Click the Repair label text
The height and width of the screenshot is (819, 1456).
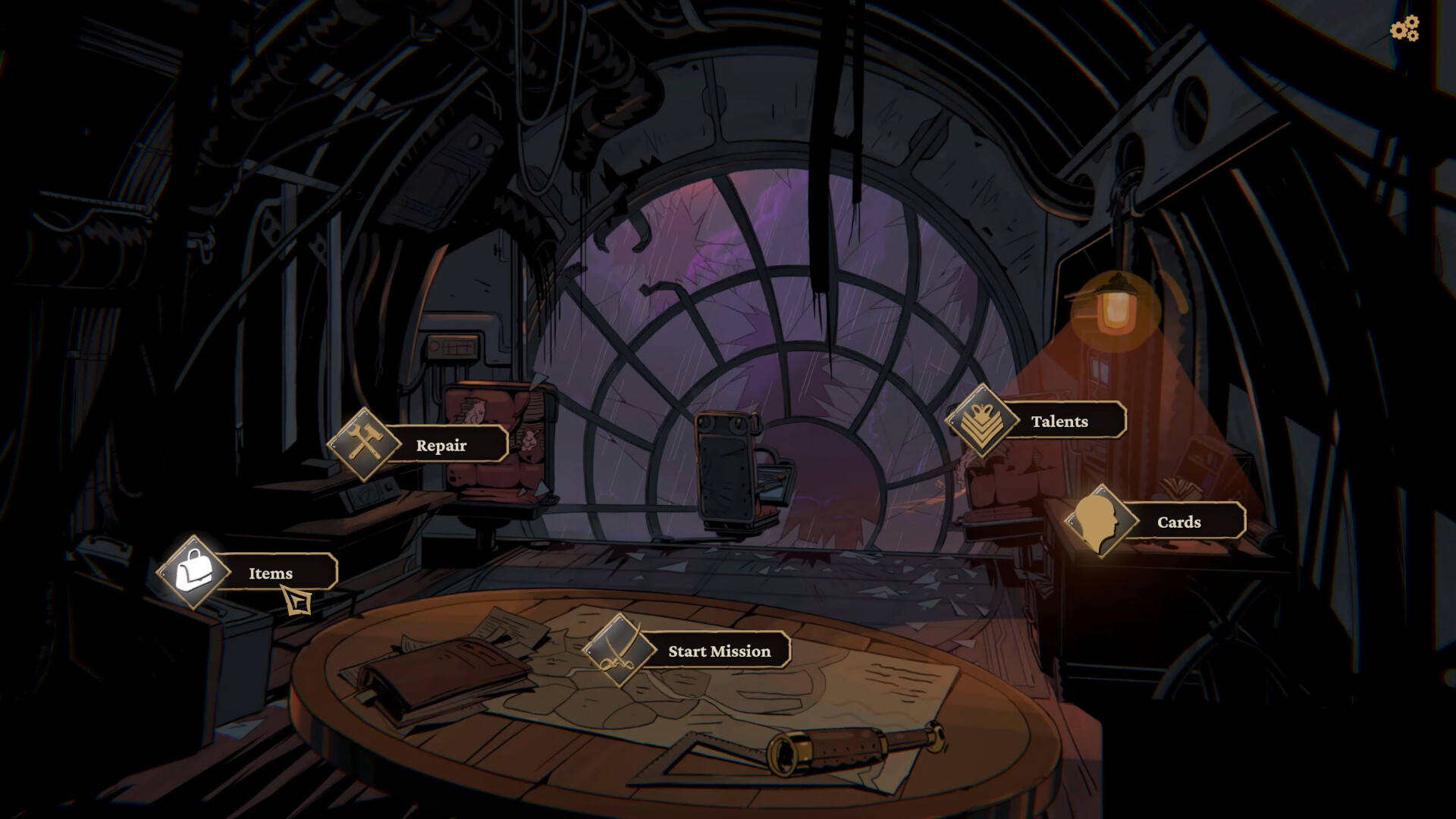pos(440,446)
